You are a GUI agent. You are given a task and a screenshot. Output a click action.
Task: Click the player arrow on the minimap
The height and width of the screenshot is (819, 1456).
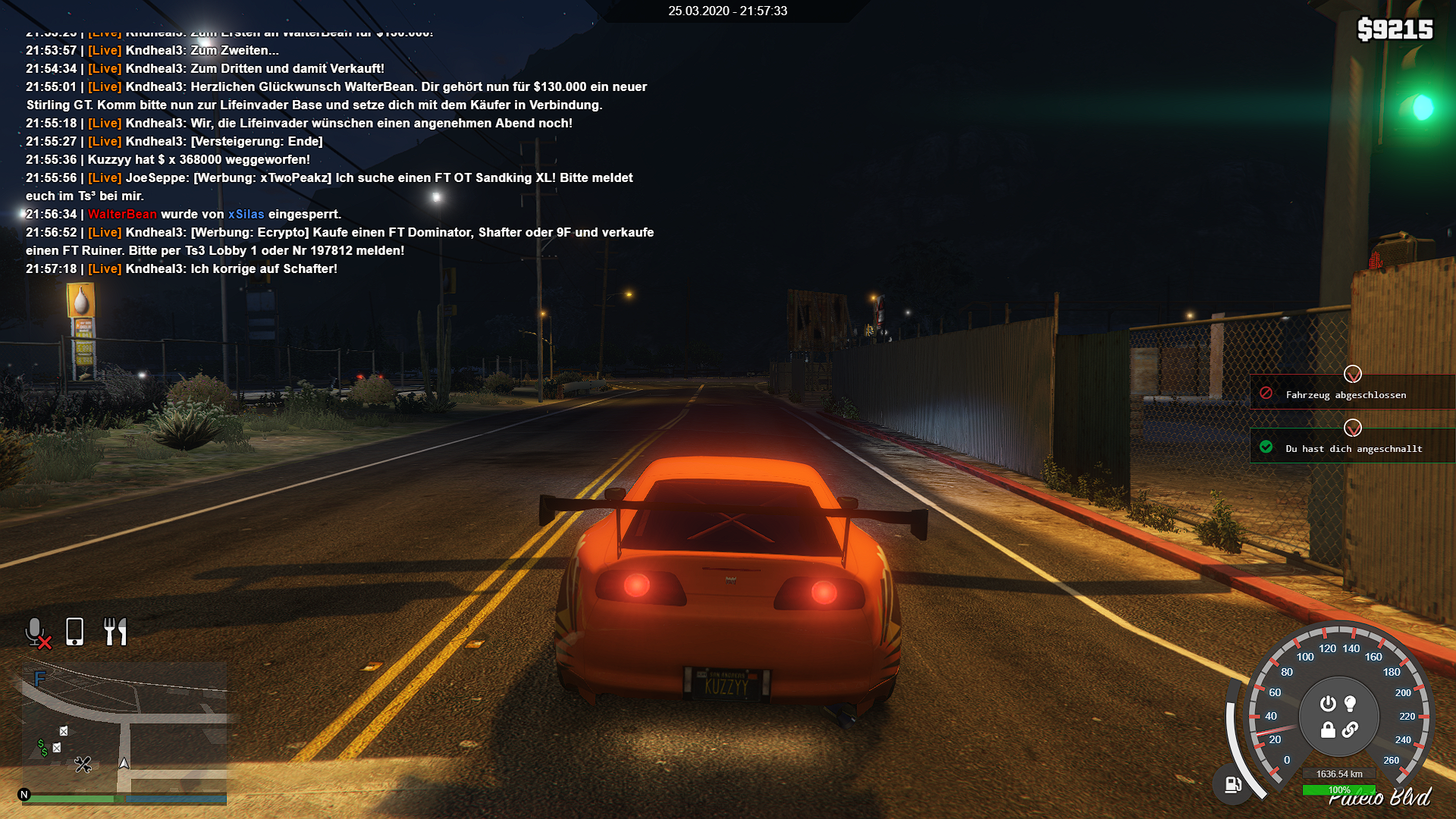[124, 763]
